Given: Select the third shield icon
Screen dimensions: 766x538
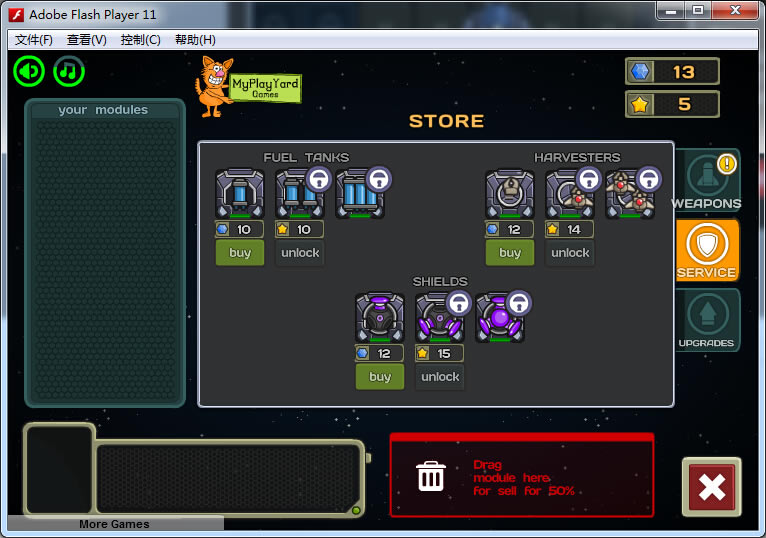Looking at the screenshot, I should (500, 318).
